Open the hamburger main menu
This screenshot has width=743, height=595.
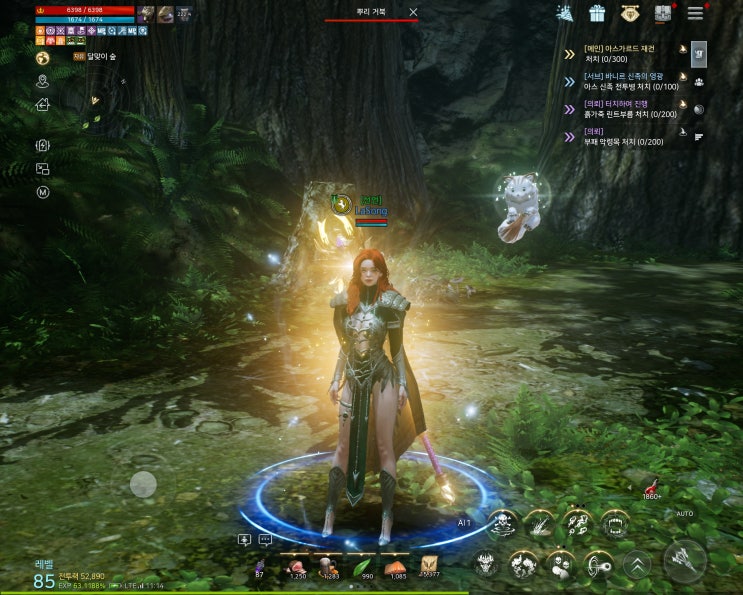coord(695,13)
